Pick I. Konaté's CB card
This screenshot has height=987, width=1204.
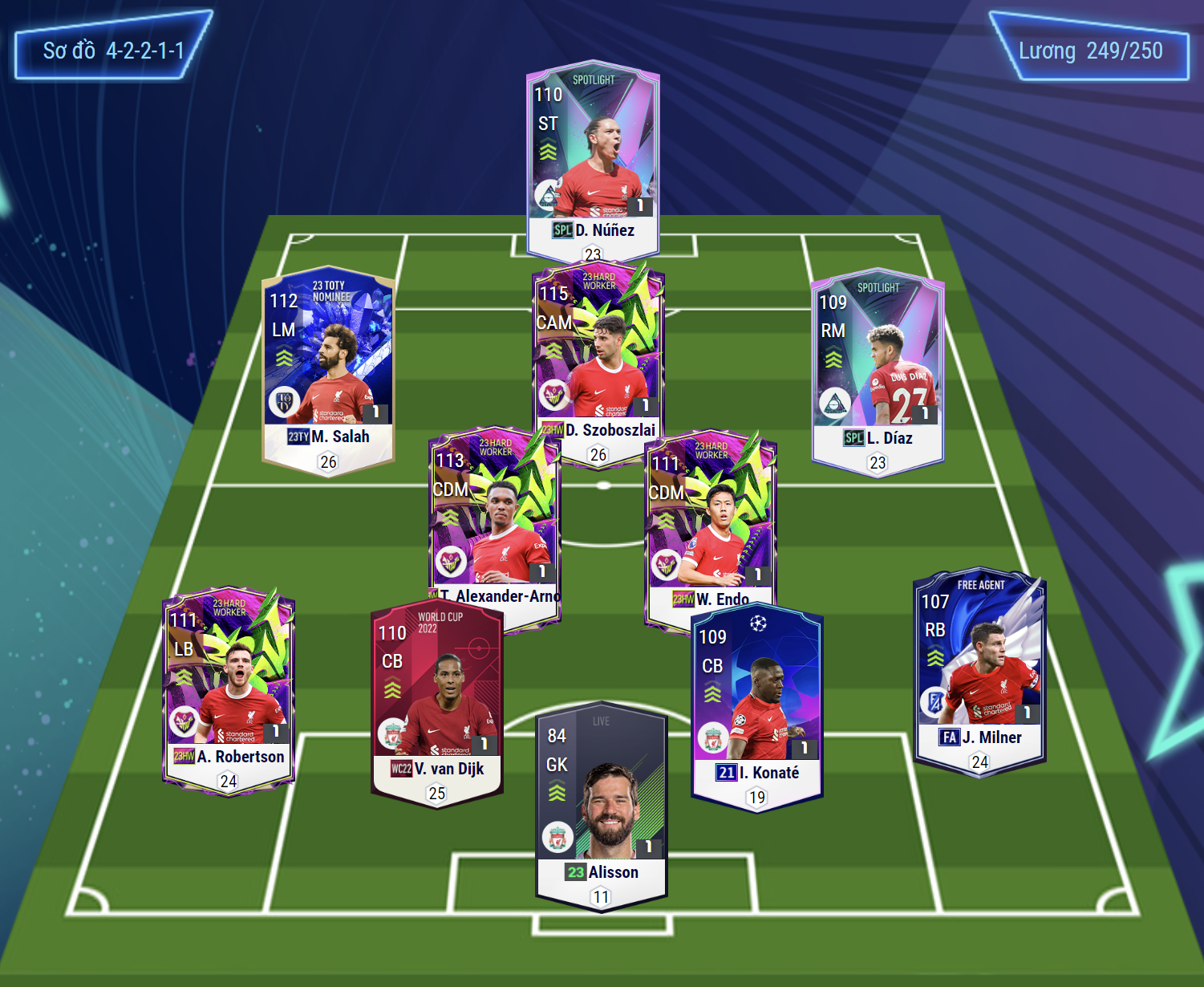pyautogui.click(x=756, y=706)
